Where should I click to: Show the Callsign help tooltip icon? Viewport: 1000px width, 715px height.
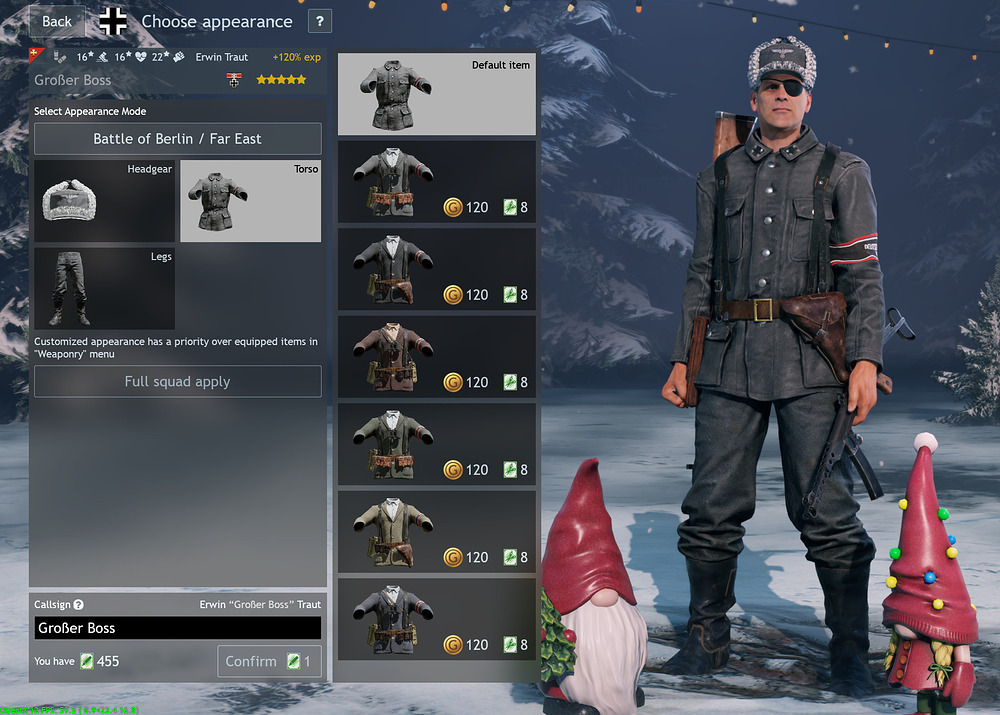[x=79, y=605]
